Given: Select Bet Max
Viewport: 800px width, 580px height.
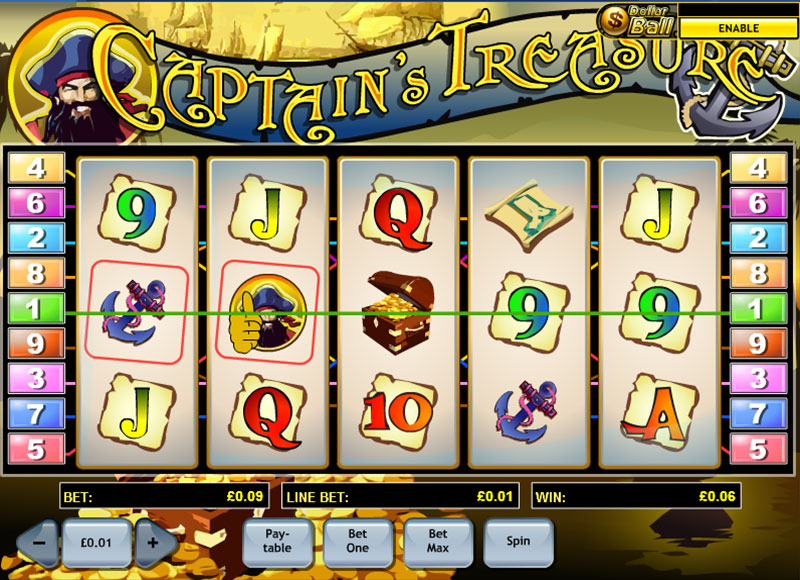Looking at the screenshot, I should [x=437, y=541].
